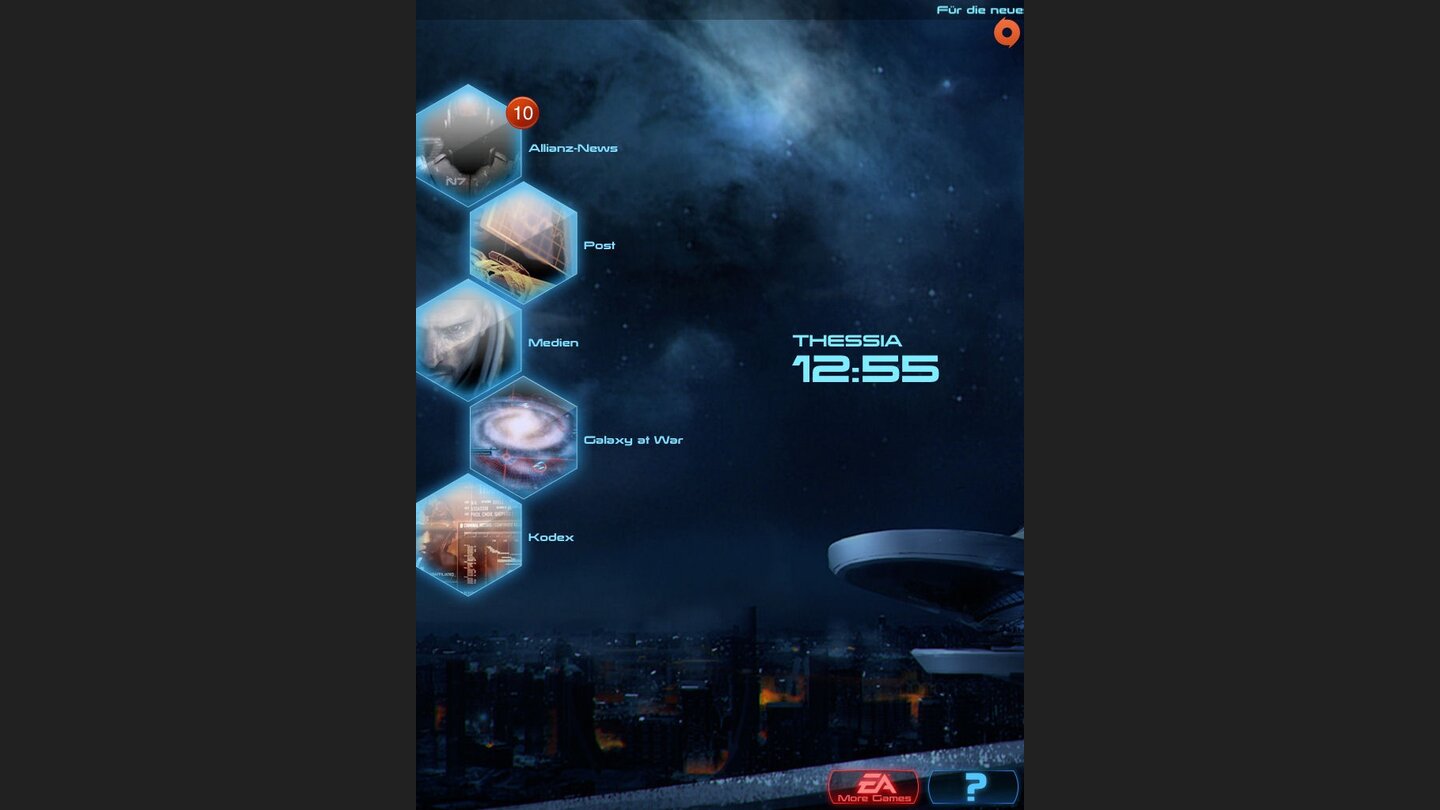Launch Galaxy at War via its hexagon icon
Image resolution: width=1440 pixels, height=810 pixels.
pos(523,440)
